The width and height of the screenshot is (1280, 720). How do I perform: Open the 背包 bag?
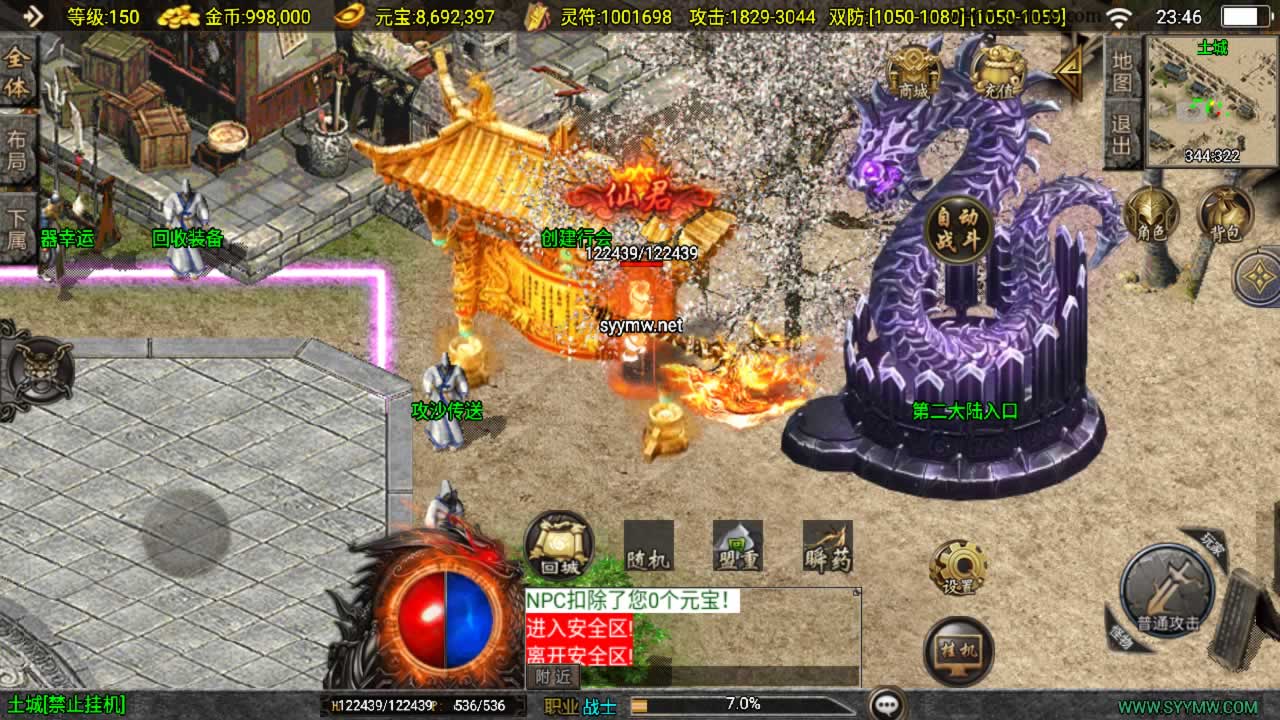(1226, 215)
